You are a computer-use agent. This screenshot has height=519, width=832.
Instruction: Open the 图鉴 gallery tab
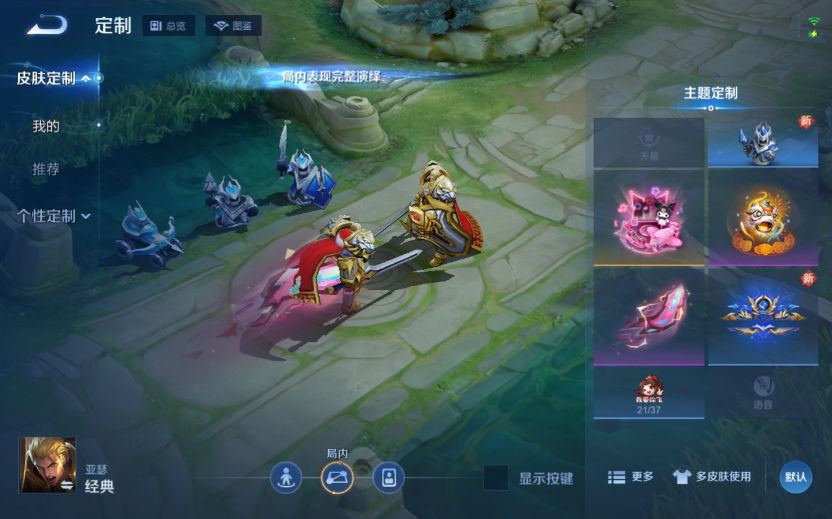click(x=233, y=26)
